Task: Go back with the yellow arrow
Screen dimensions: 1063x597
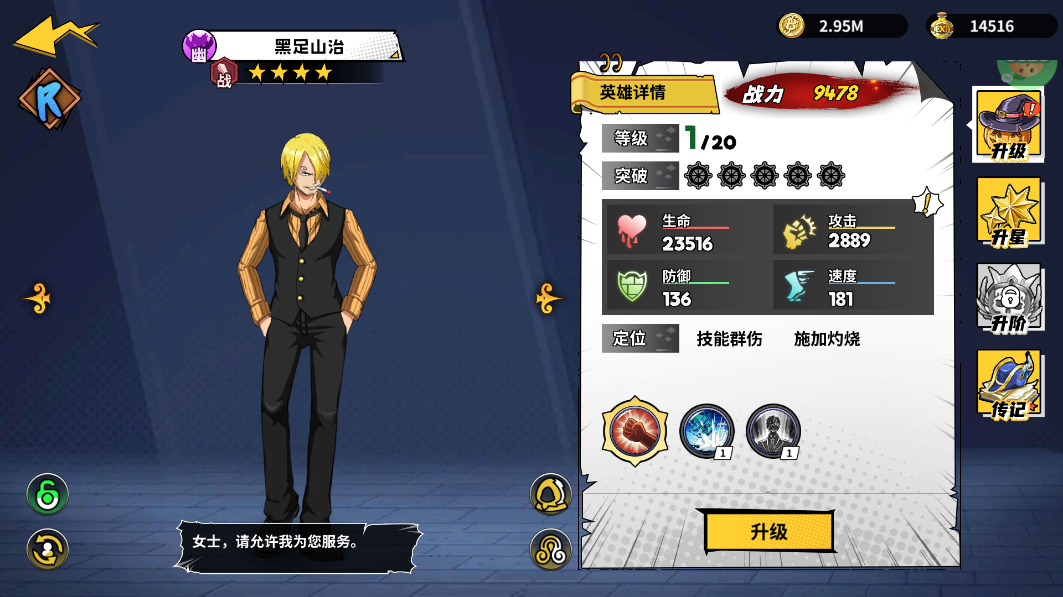Action: [x=55, y=35]
